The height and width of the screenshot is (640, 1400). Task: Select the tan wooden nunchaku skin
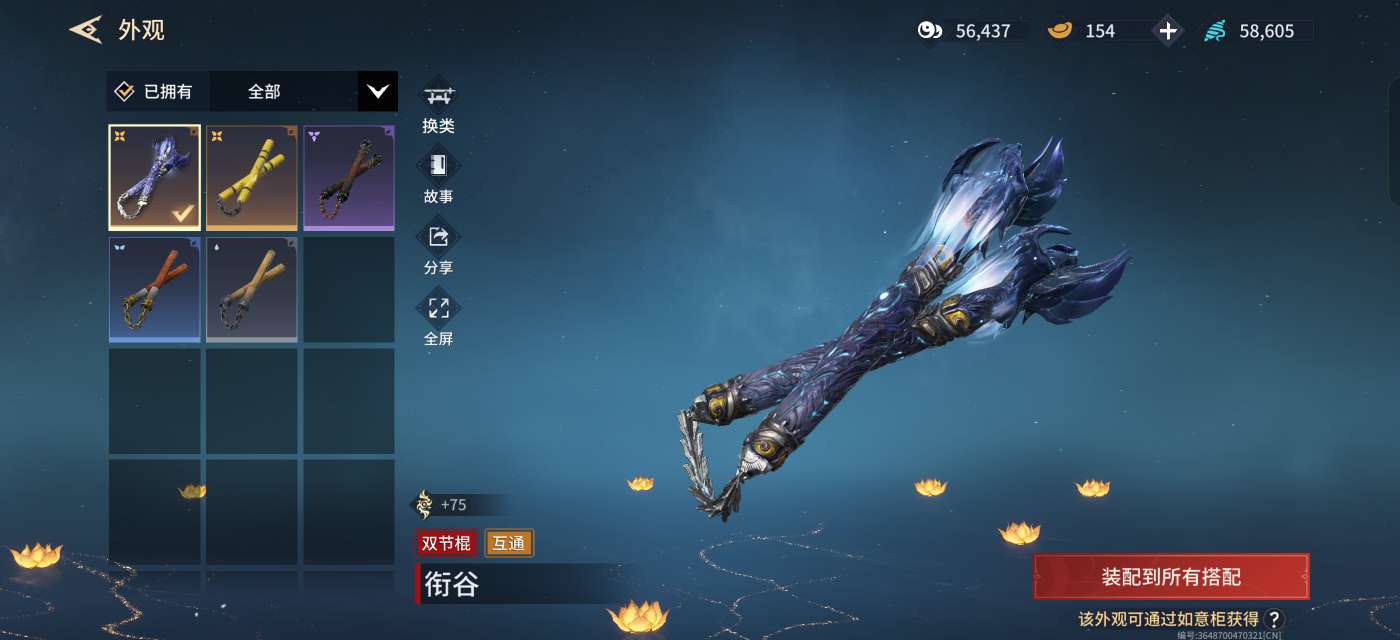(x=251, y=289)
